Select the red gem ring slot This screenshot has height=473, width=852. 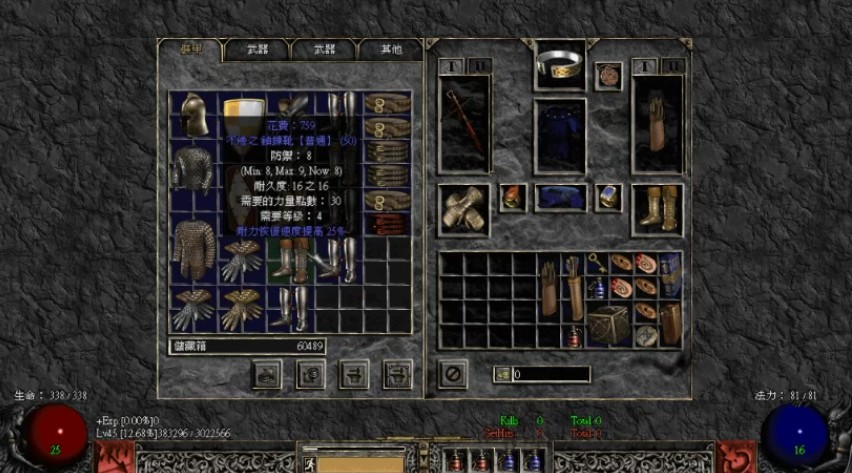pos(513,197)
